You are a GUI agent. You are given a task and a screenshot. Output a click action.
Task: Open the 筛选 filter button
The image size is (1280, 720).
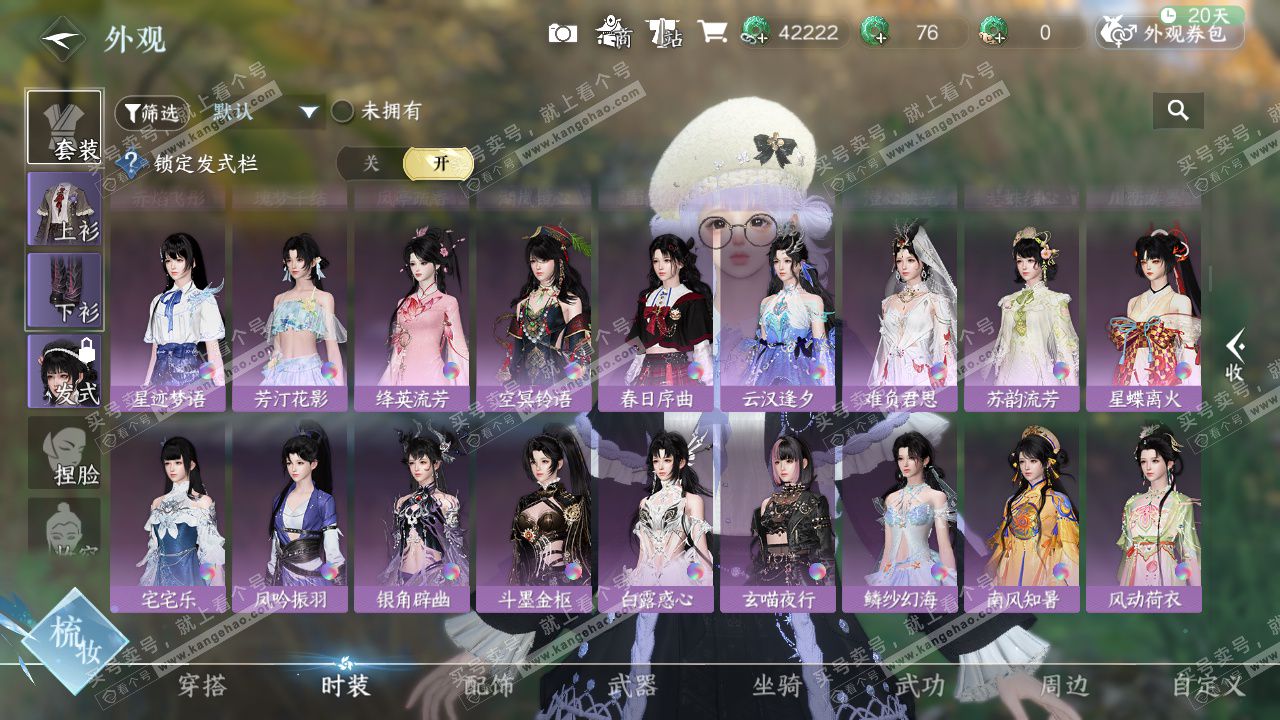(x=151, y=113)
